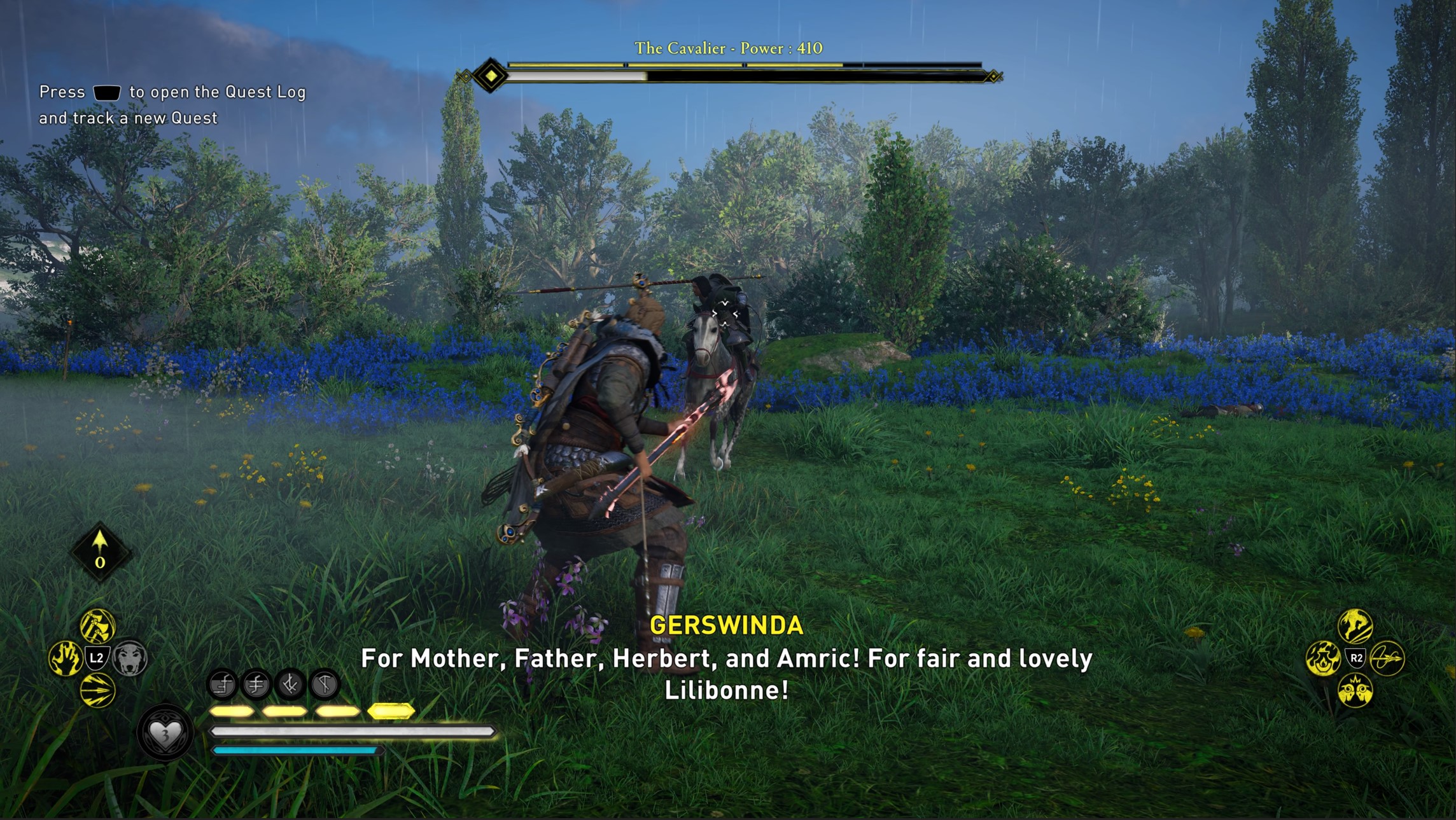This screenshot has width=1456, height=820.
Task: Summon the wolf companion ability
Action: pos(130,658)
